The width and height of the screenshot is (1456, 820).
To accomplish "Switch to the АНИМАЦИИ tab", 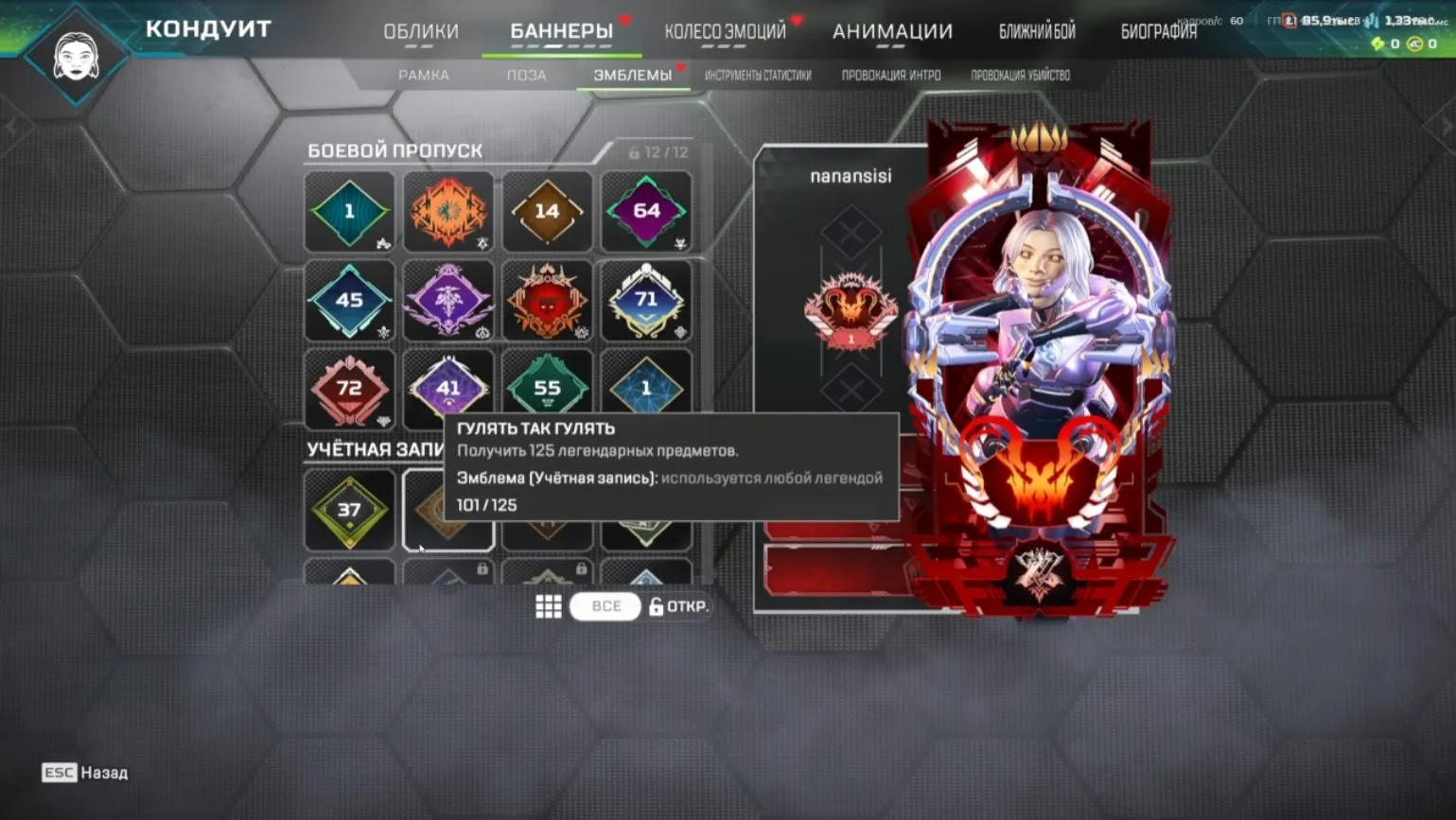I will coord(893,30).
